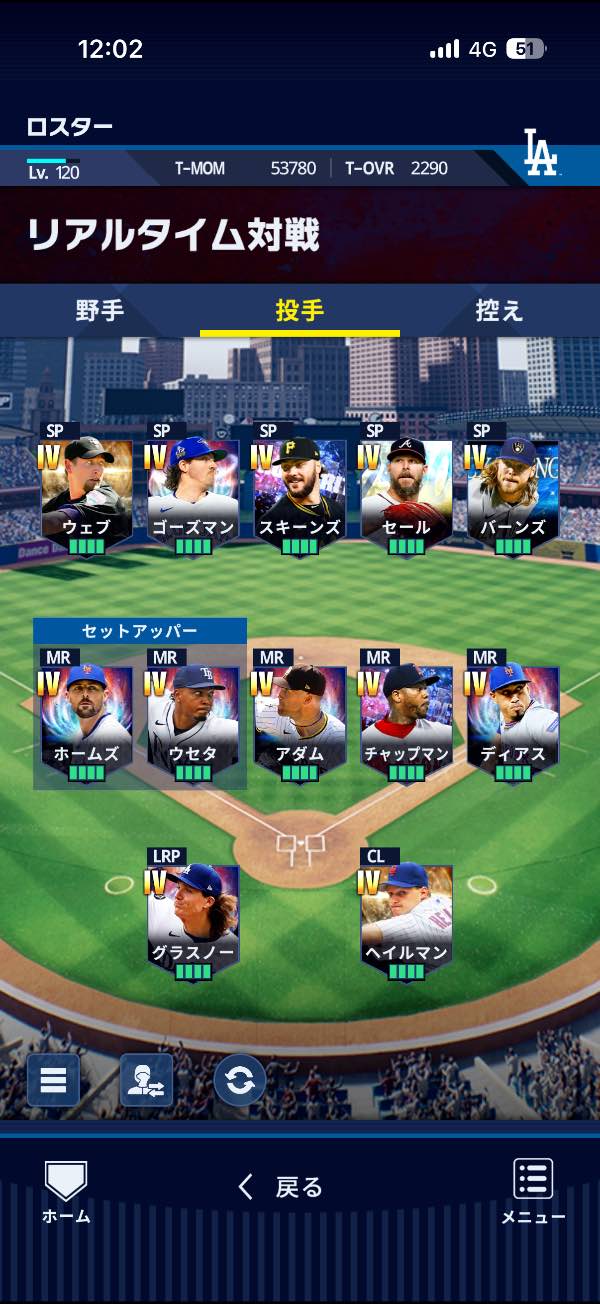Screen dimensions: 600x1304
Task: Select the 投手 tab
Action: coord(300,311)
